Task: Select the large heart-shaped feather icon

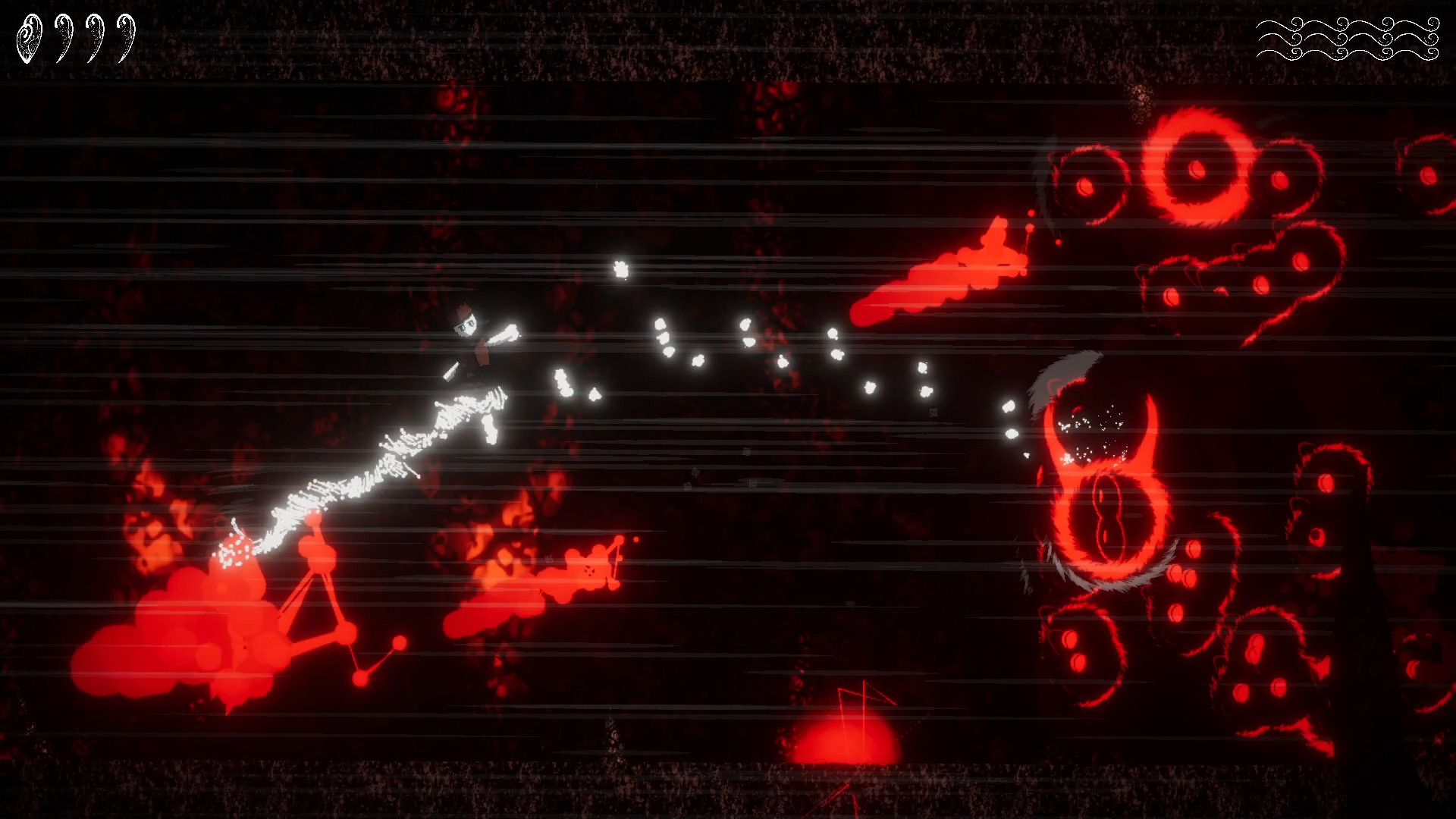Action: [28, 36]
